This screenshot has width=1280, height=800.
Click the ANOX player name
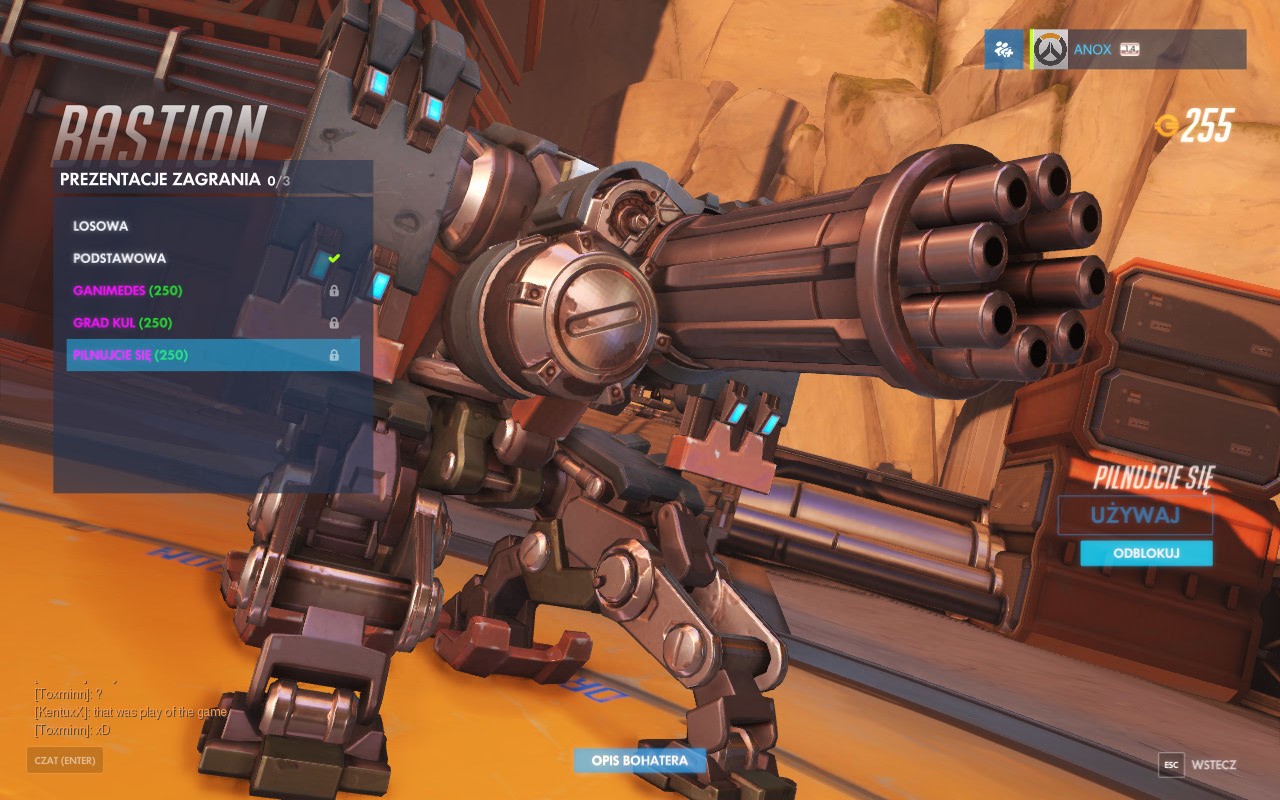[1094, 49]
